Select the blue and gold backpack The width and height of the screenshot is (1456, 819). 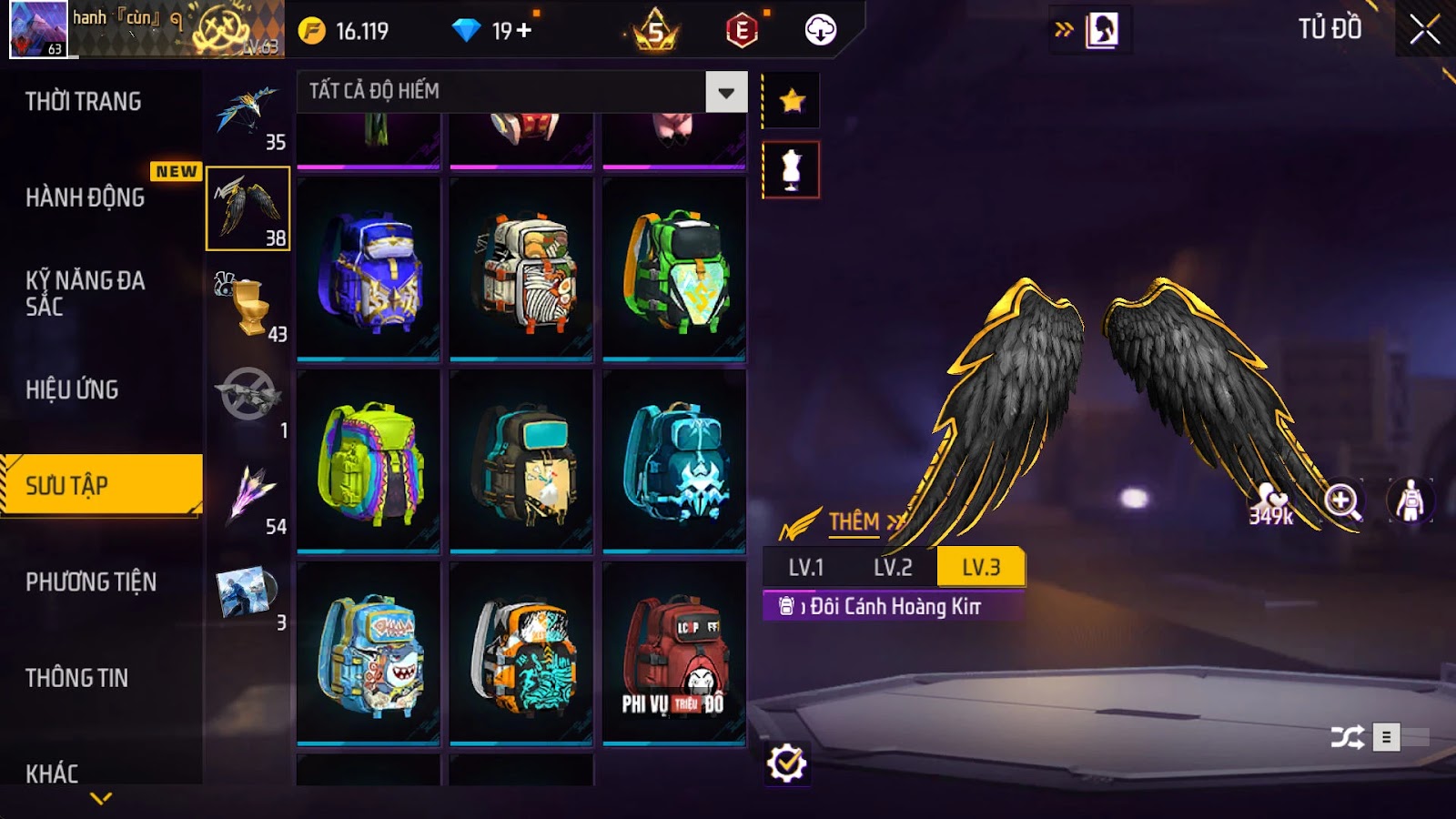pyautogui.click(x=369, y=269)
